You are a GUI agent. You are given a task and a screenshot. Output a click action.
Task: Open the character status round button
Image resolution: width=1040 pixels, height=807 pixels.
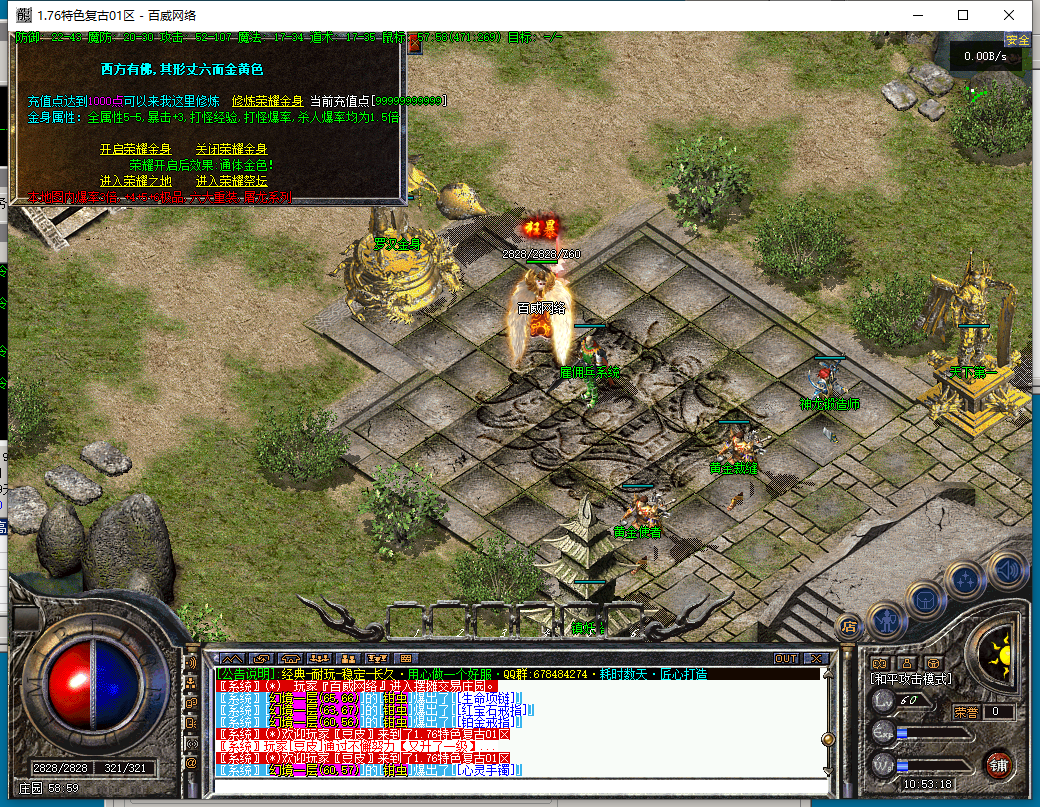(887, 621)
